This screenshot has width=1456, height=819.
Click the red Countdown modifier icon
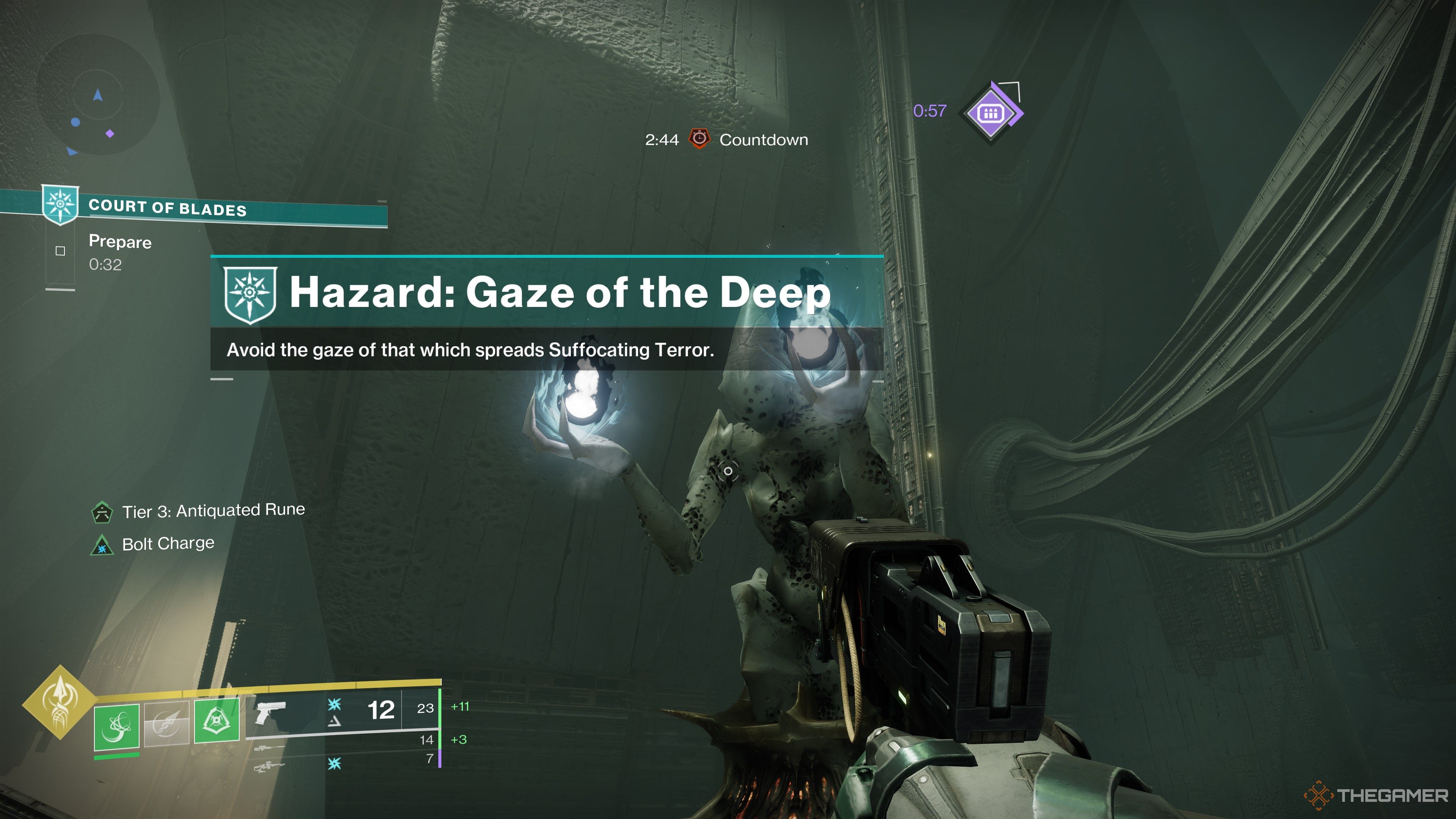[x=699, y=139]
